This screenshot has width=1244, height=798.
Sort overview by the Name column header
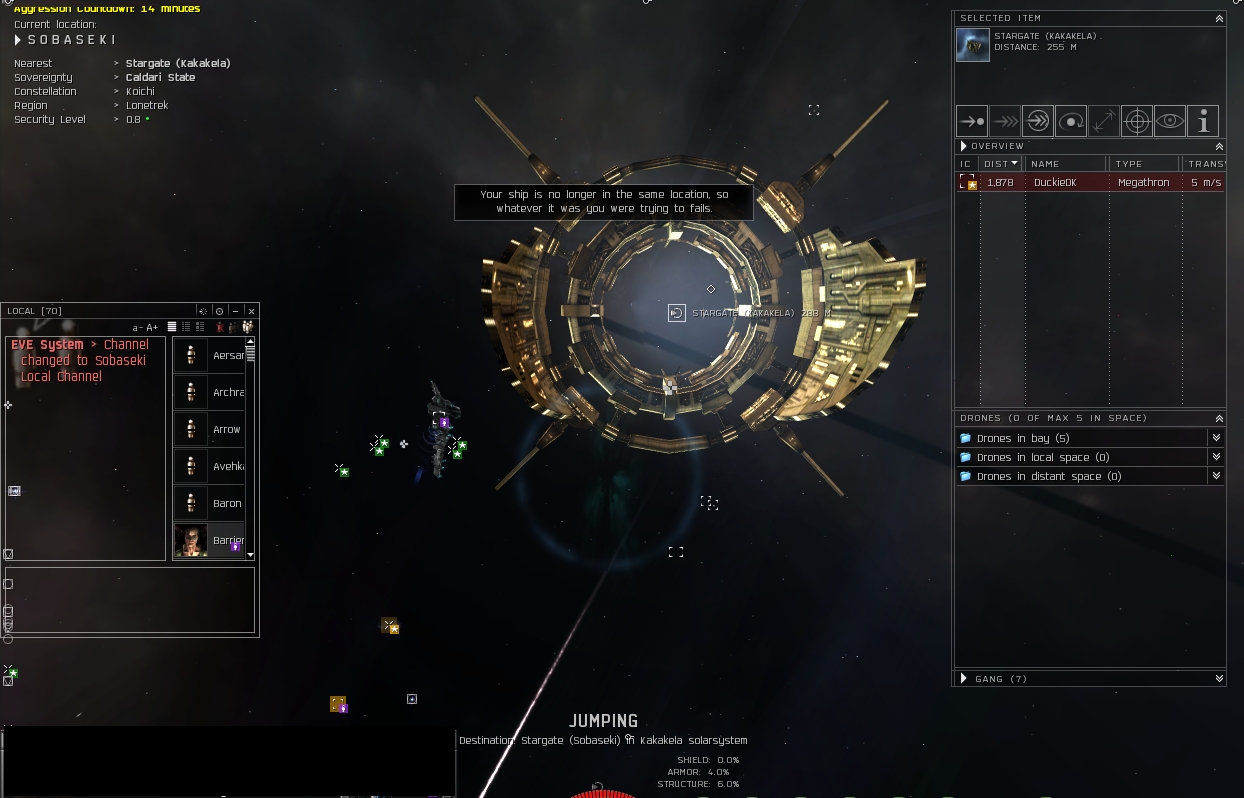pos(1066,164)
